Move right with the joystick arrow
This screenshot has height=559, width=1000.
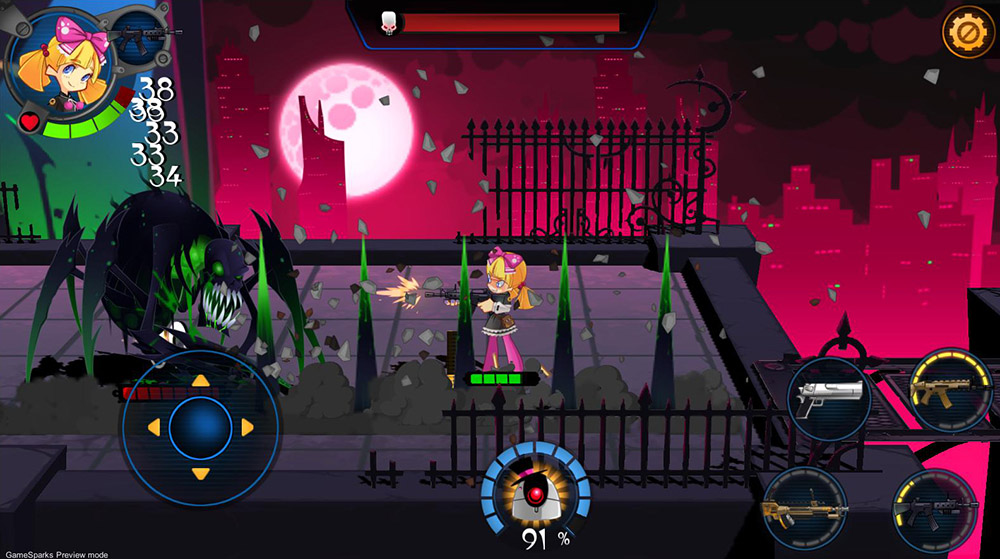[247, 428]
